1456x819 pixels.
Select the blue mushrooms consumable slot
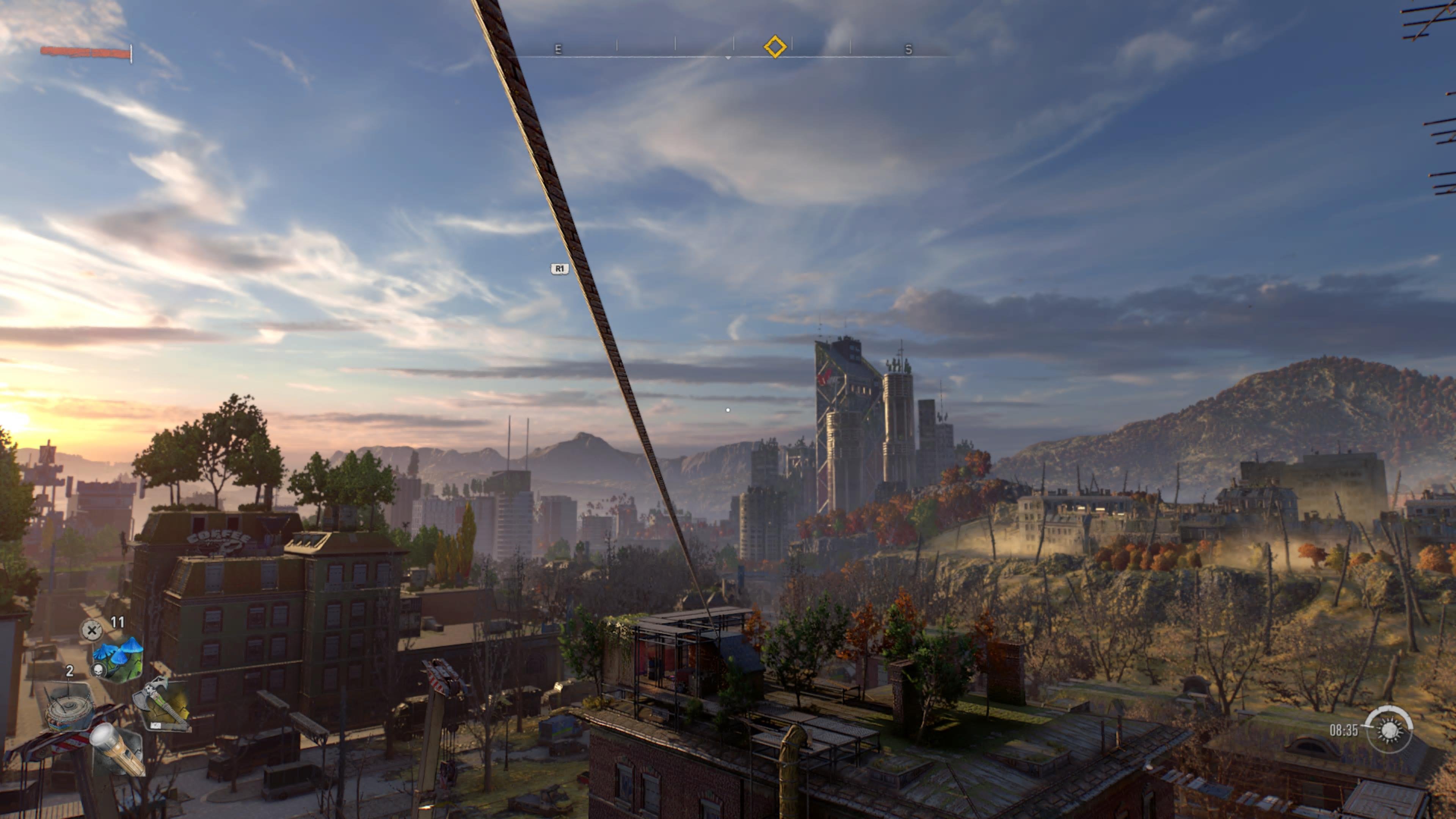coord(118,651)
